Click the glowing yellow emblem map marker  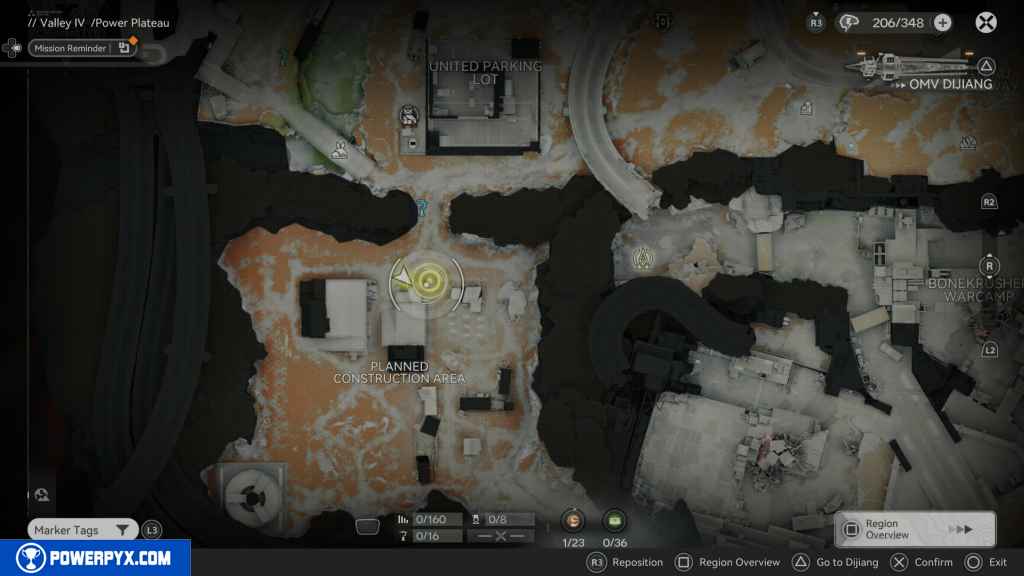642,259
